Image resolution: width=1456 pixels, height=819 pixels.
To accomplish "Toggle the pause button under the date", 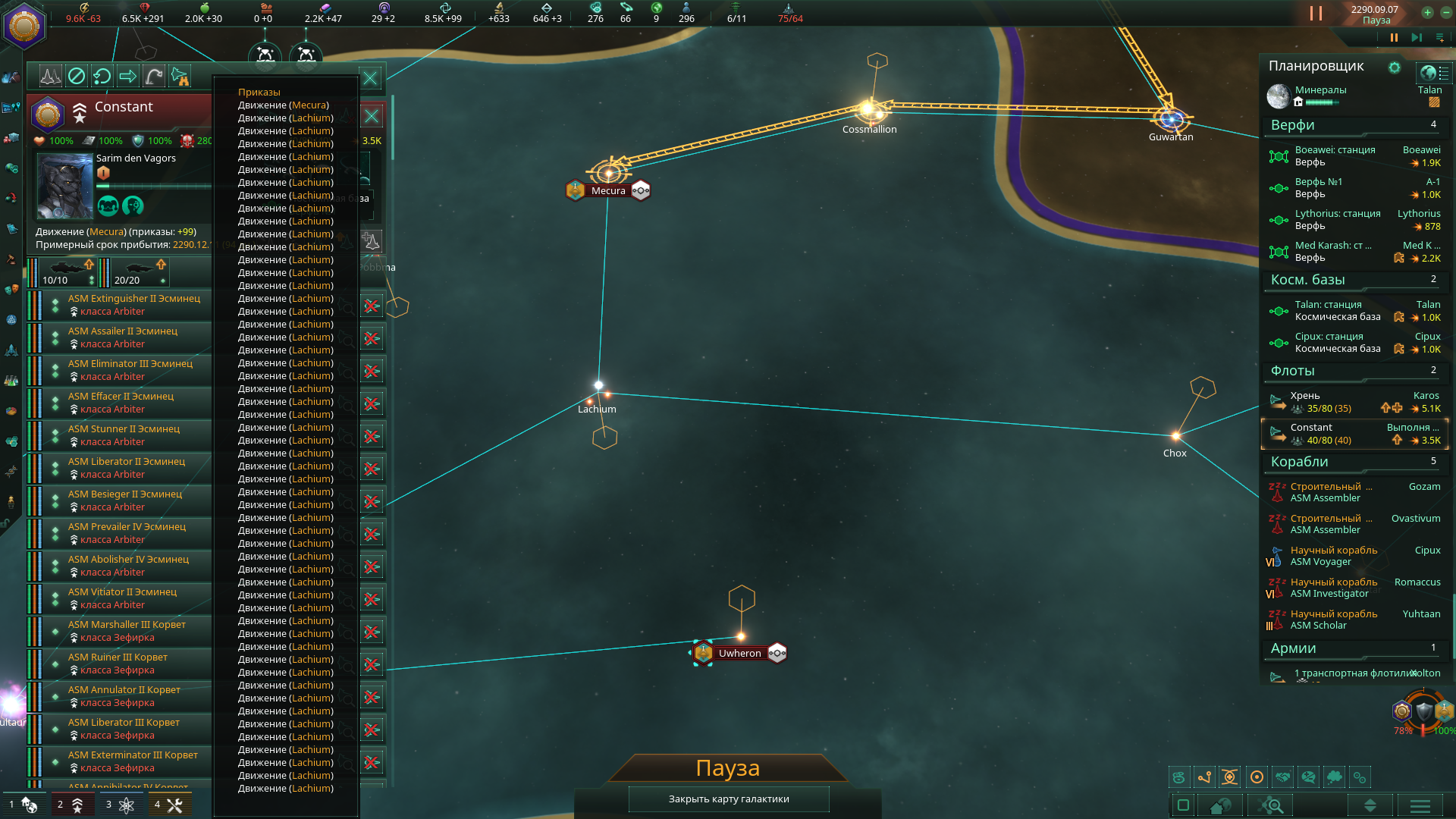I will click(1393, 37).
